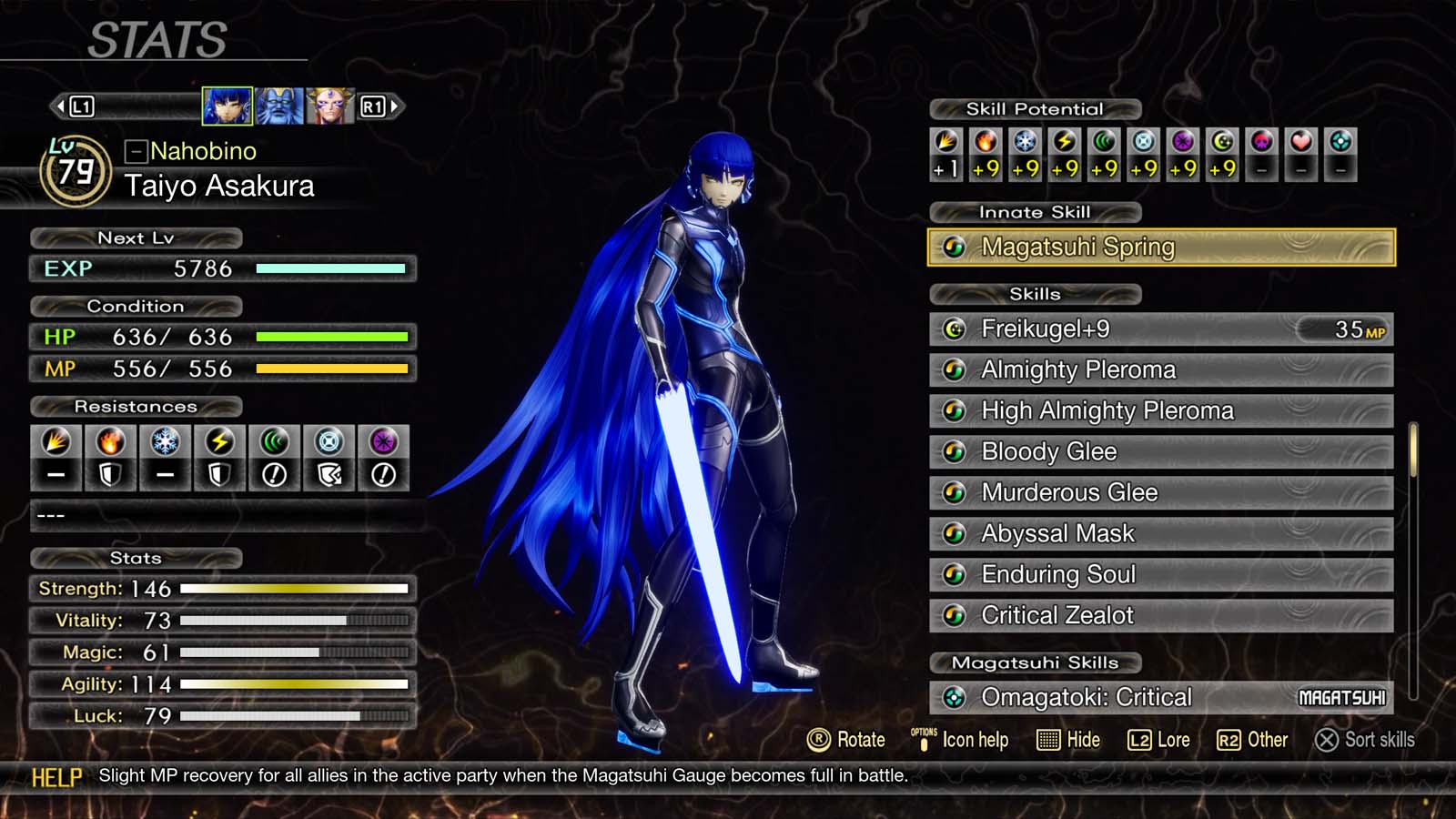Select the Taiyo Asakura portrait tab
1456x819 pixels.
227,106
